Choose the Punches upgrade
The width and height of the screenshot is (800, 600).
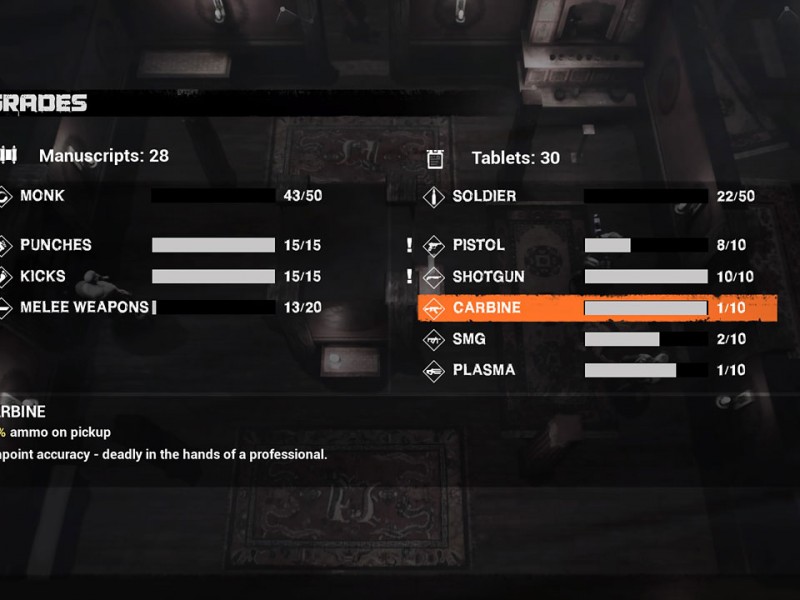(x=56, y=245)
